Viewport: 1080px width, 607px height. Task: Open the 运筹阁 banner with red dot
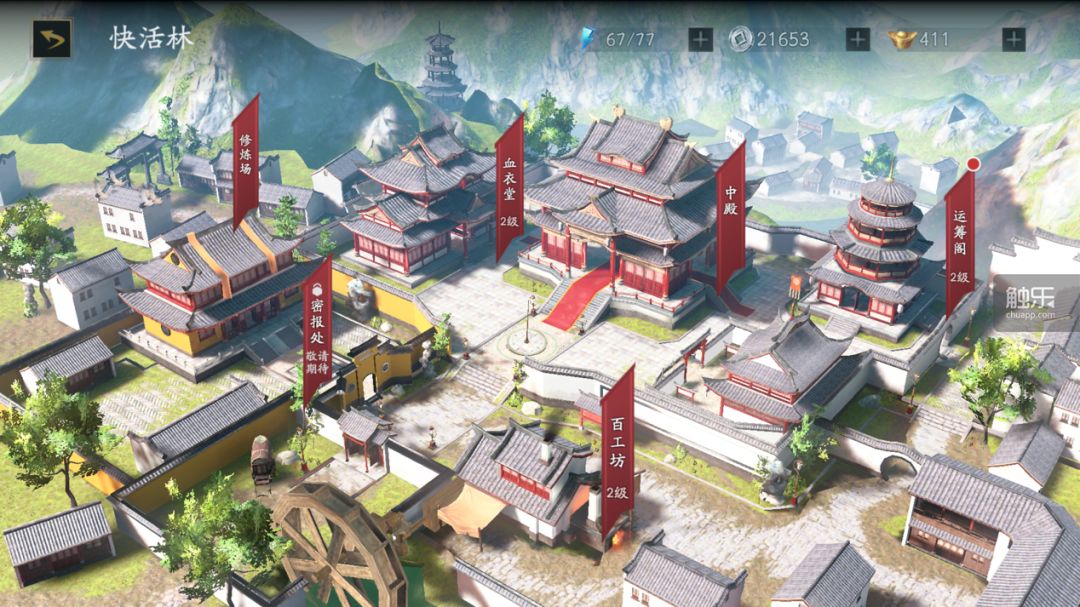tap(960, 240)
